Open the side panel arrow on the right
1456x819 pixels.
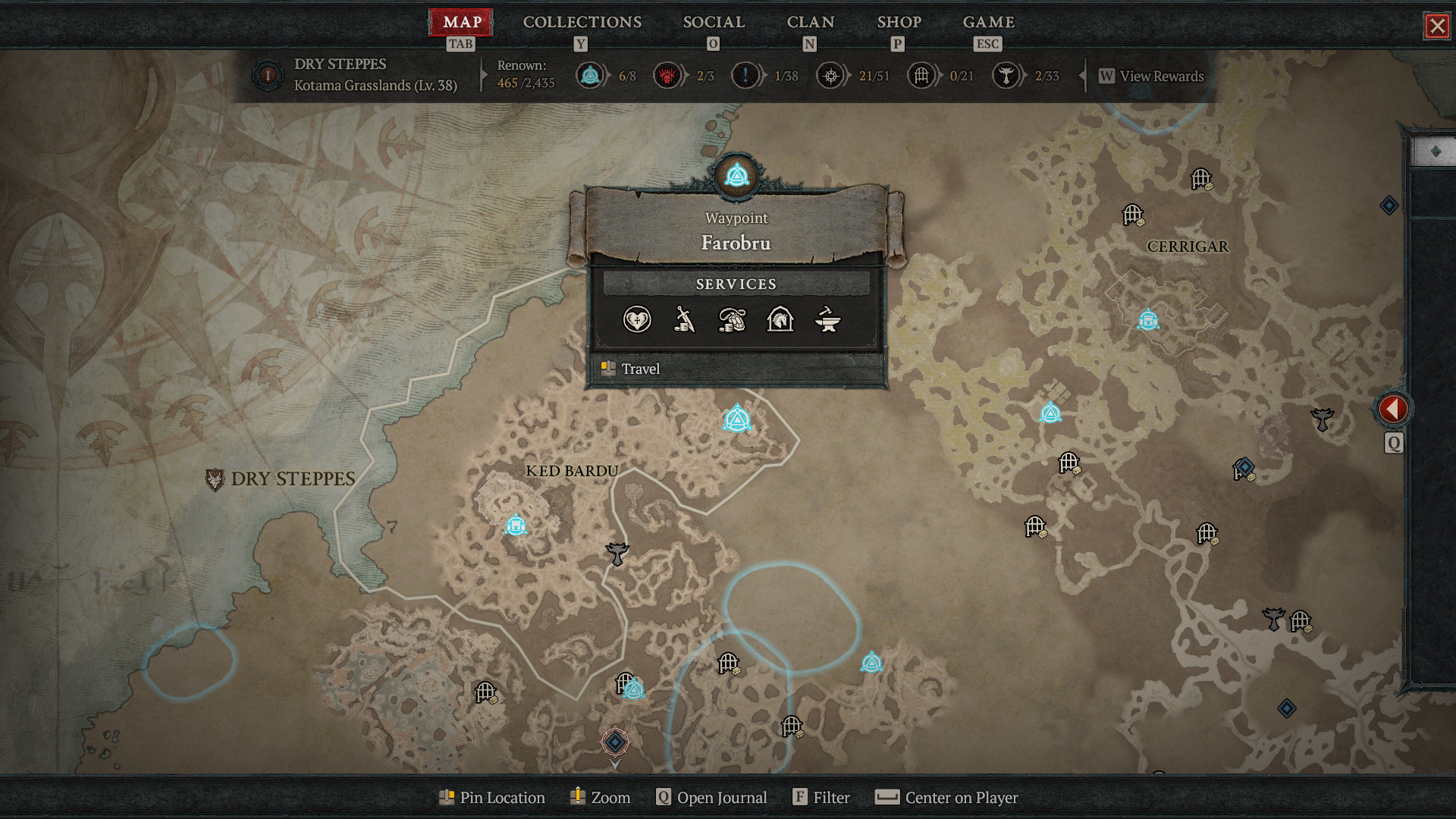click(1394, 408)
